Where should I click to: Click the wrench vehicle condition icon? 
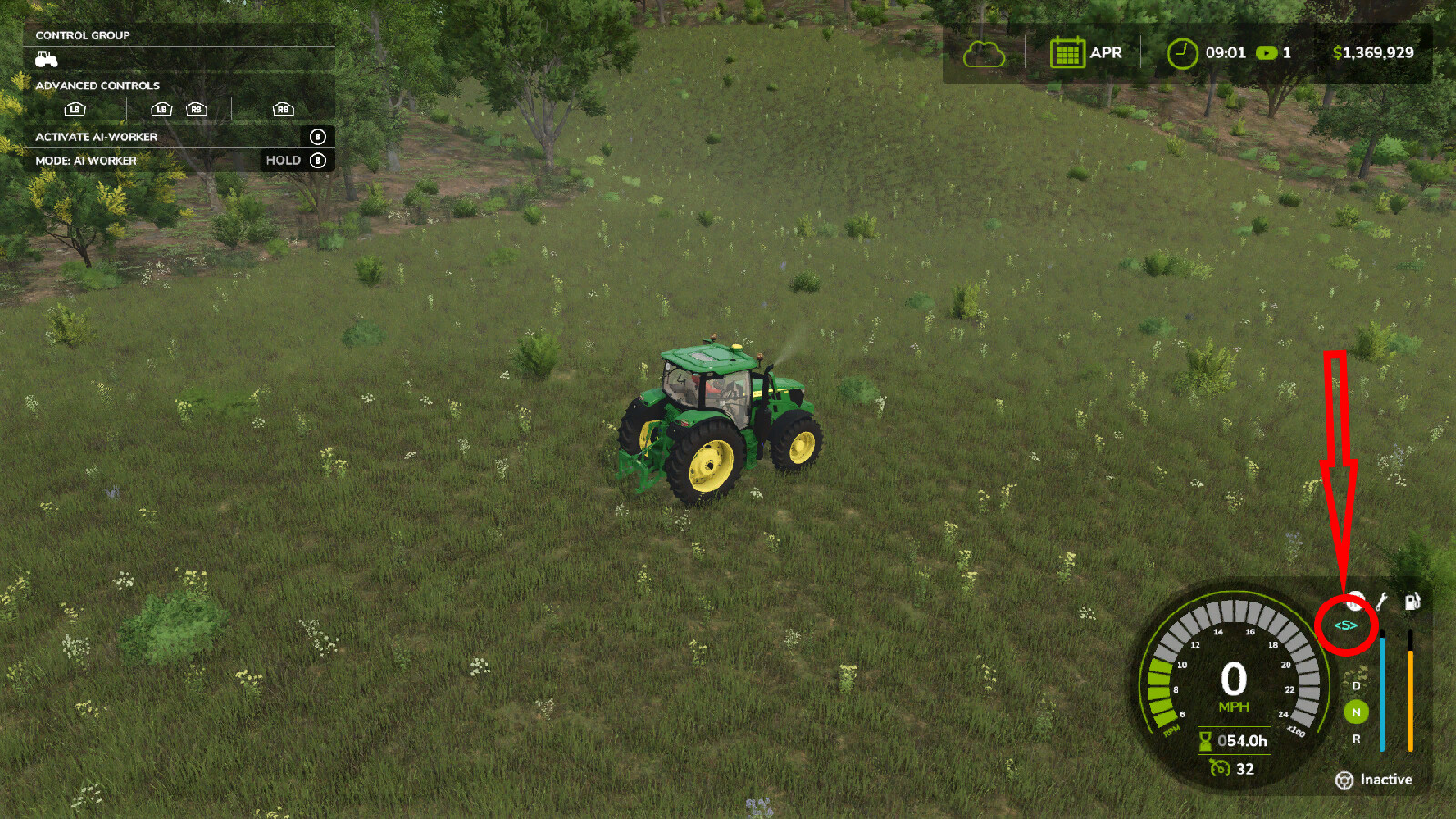coord(1382,601)
